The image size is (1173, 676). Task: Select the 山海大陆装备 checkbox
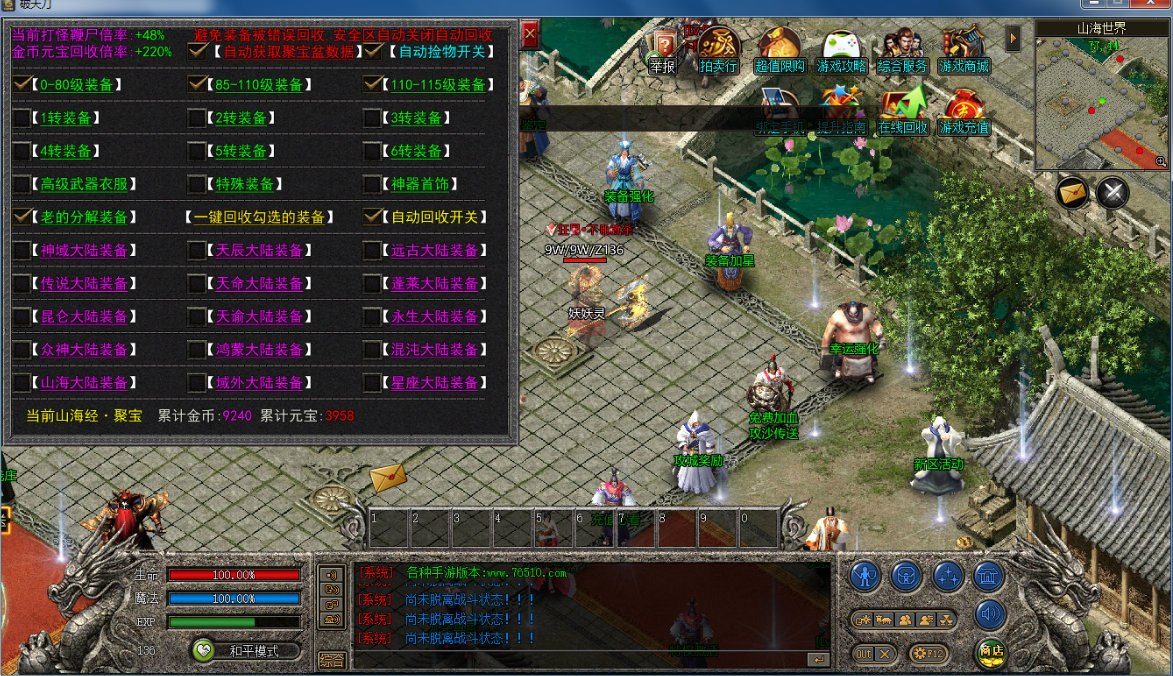tap(22, 383)
